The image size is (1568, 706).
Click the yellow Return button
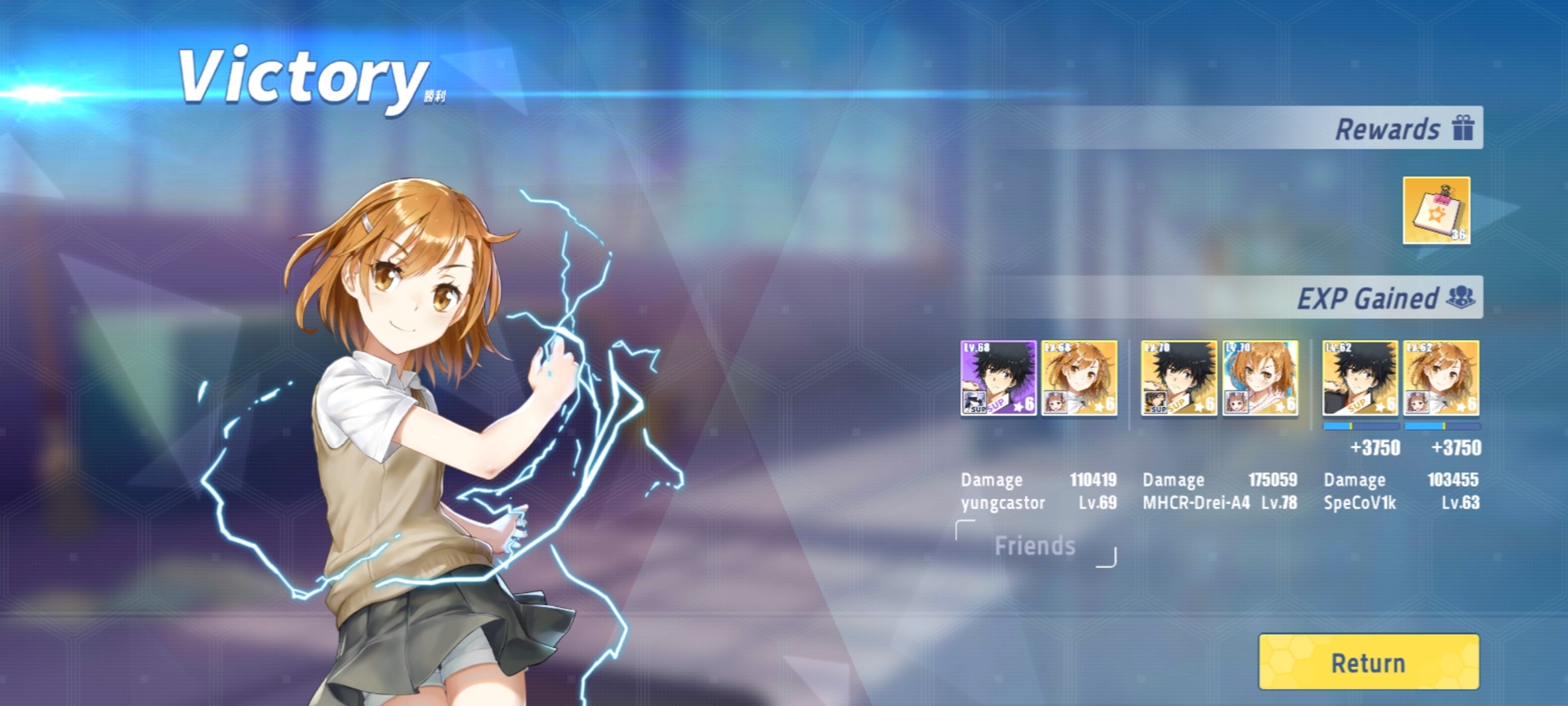tap(1369, 662)
